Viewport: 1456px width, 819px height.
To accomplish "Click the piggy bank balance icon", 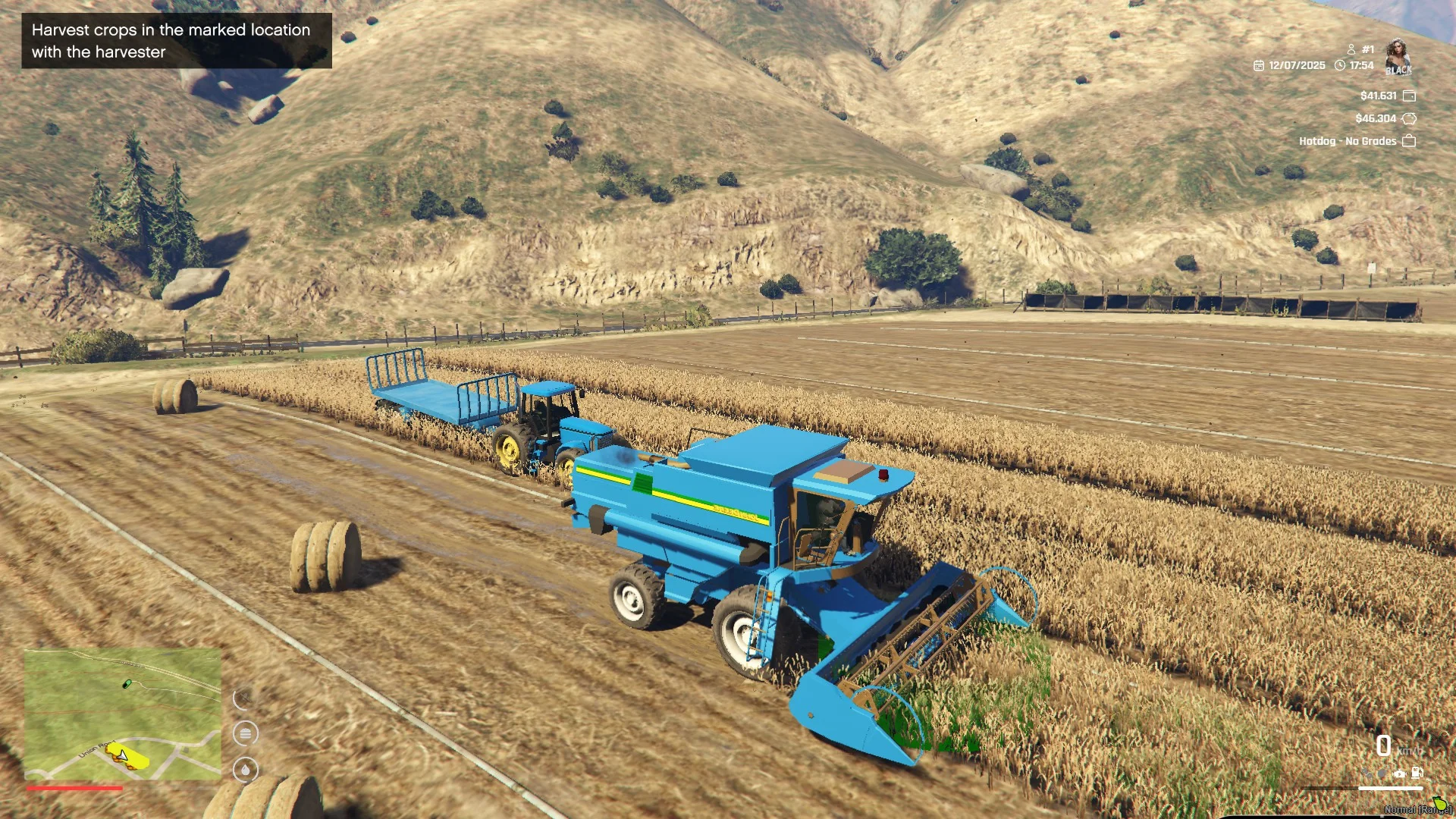I will [x=1409, y=118].
